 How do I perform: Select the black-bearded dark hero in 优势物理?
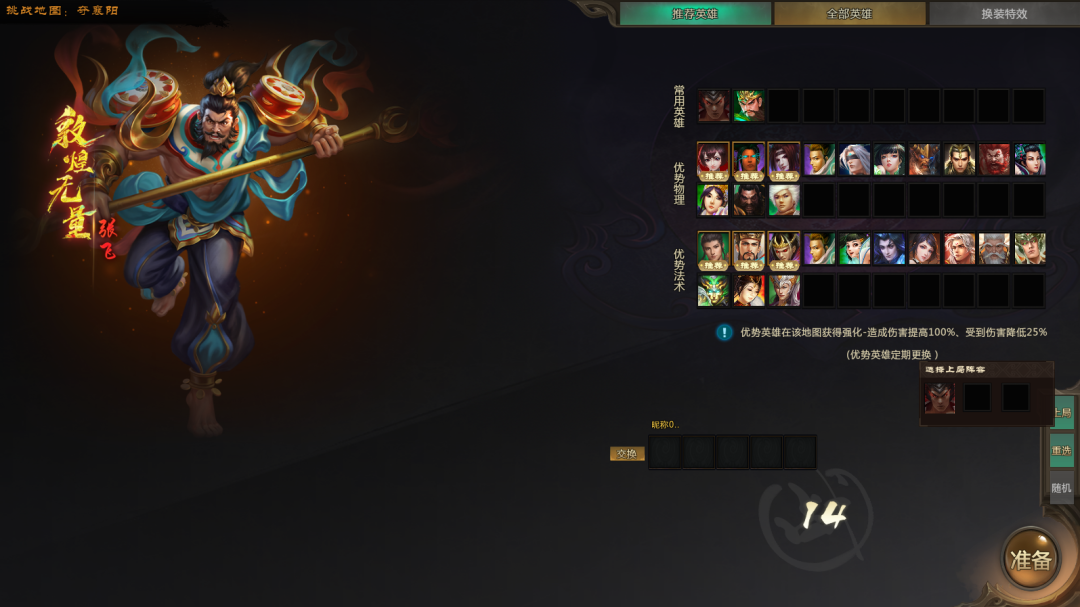749,200
